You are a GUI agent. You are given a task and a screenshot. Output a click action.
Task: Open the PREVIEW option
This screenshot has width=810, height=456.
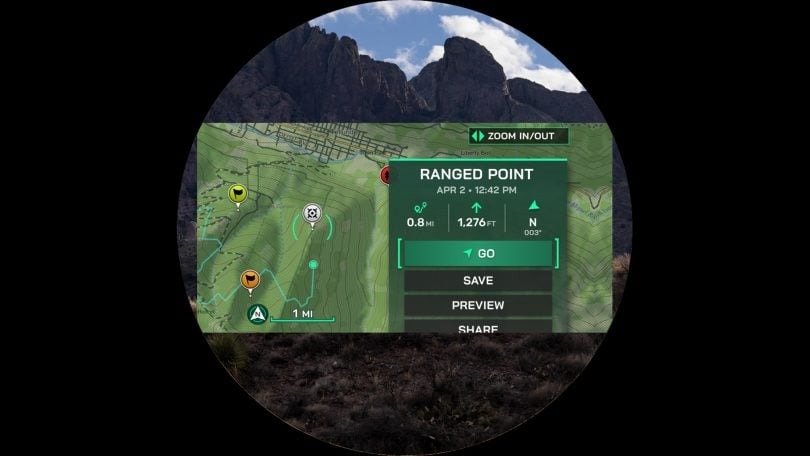[477, 305]
